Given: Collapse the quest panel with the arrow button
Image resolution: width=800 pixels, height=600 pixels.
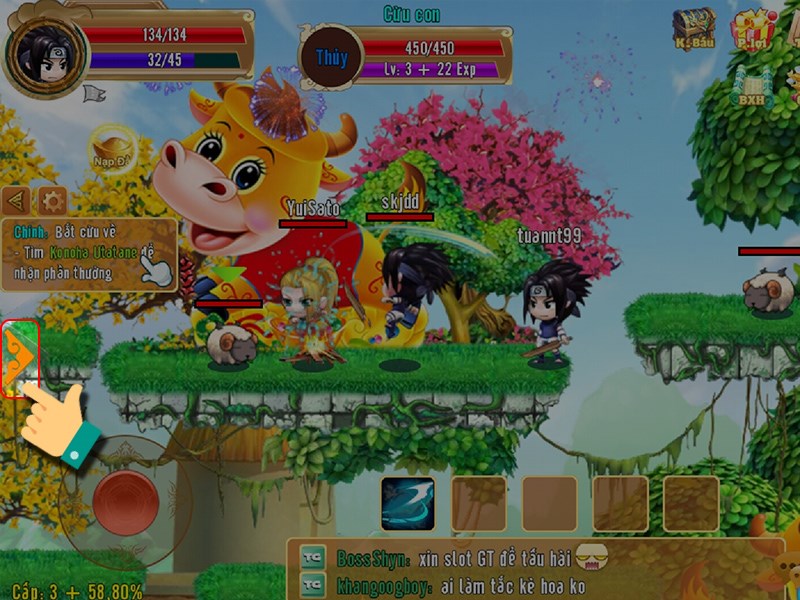Looking at the screenshot, I should (16, 199).
